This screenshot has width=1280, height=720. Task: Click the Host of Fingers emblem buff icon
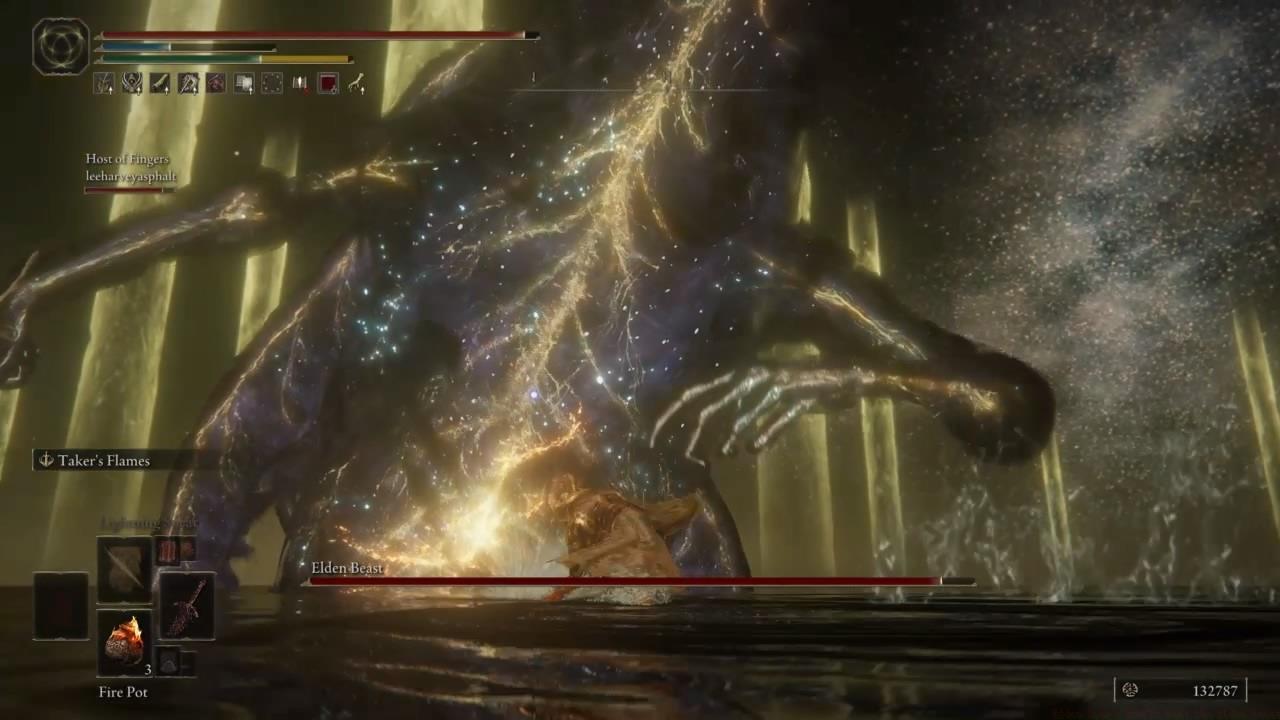[x=133, y=83]
